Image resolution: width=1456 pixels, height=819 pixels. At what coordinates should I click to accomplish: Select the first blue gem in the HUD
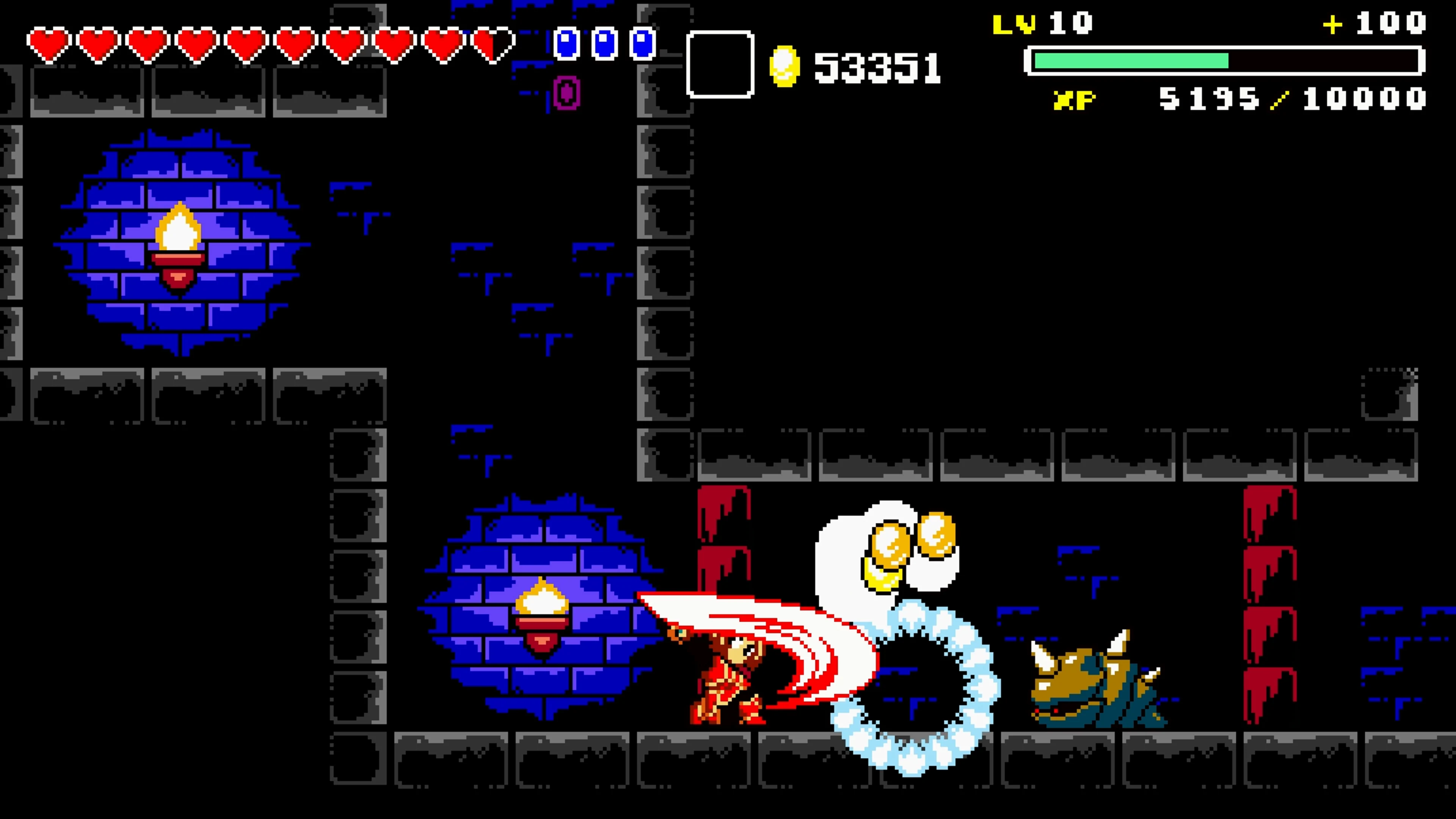567,44
